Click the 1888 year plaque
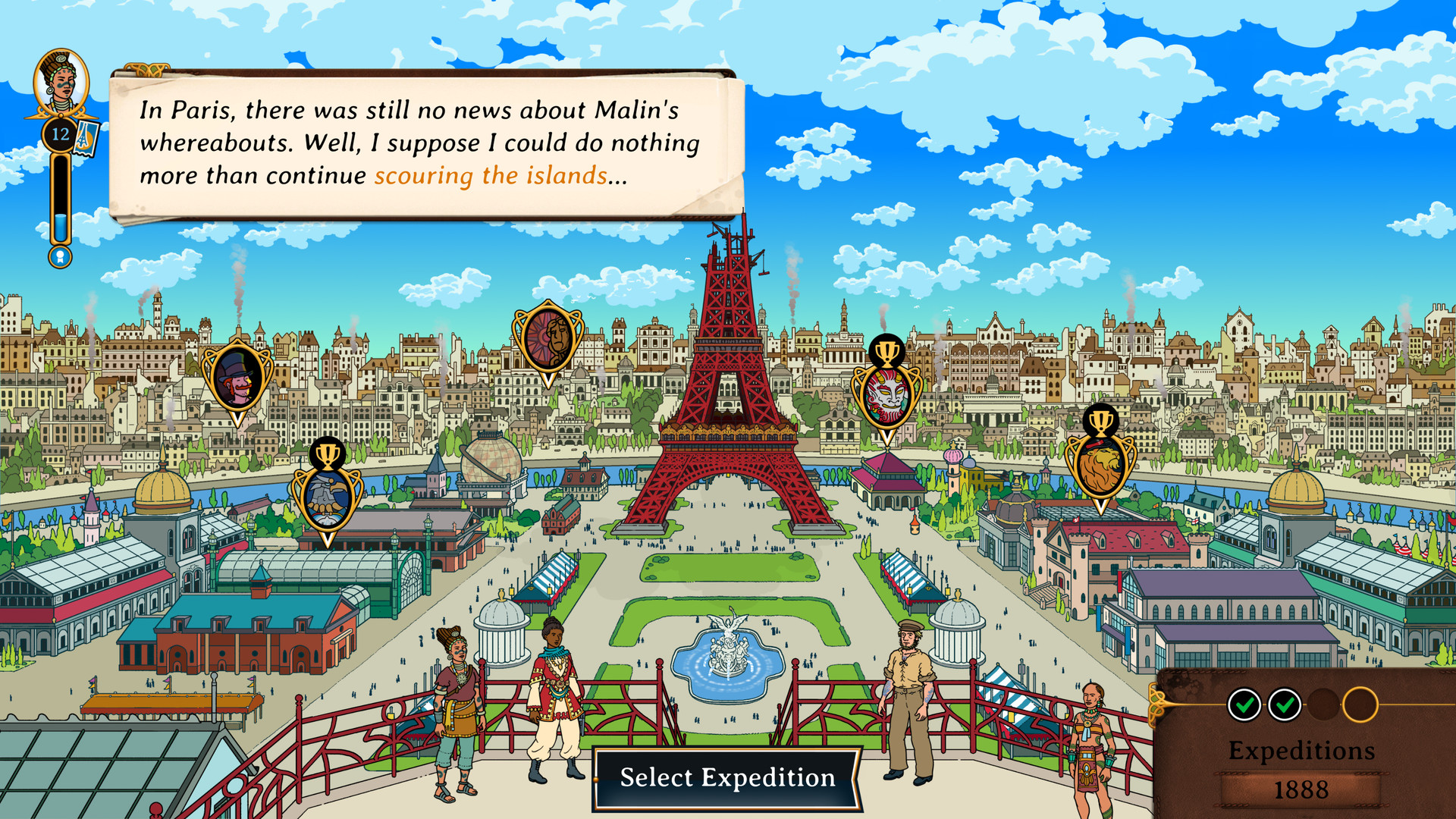 pos(1302,789)
